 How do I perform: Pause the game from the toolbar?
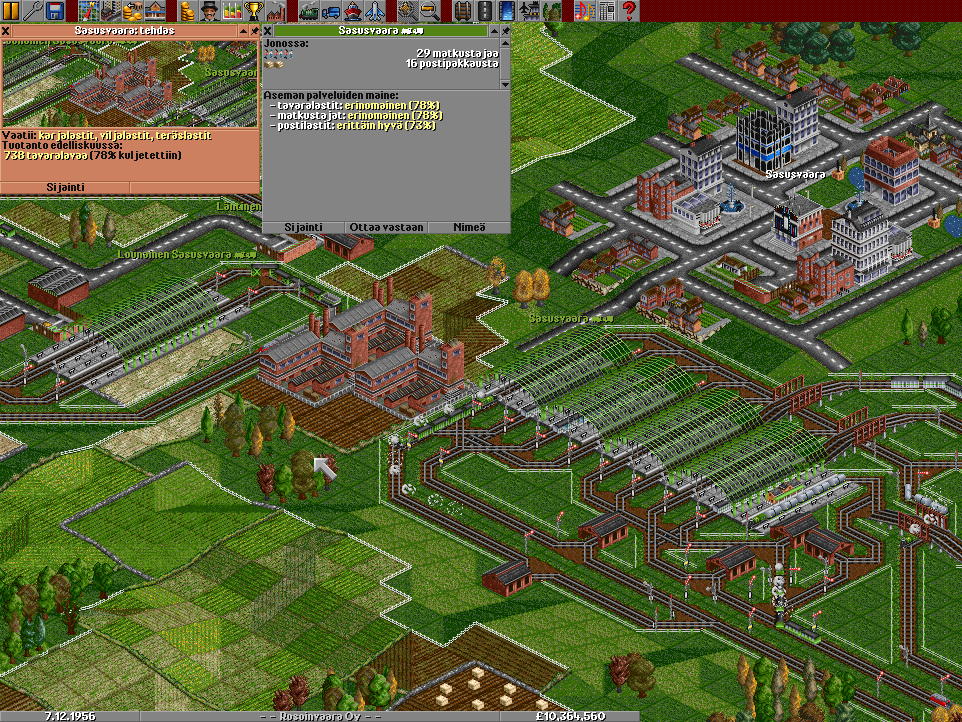click(x=10, y=11)
